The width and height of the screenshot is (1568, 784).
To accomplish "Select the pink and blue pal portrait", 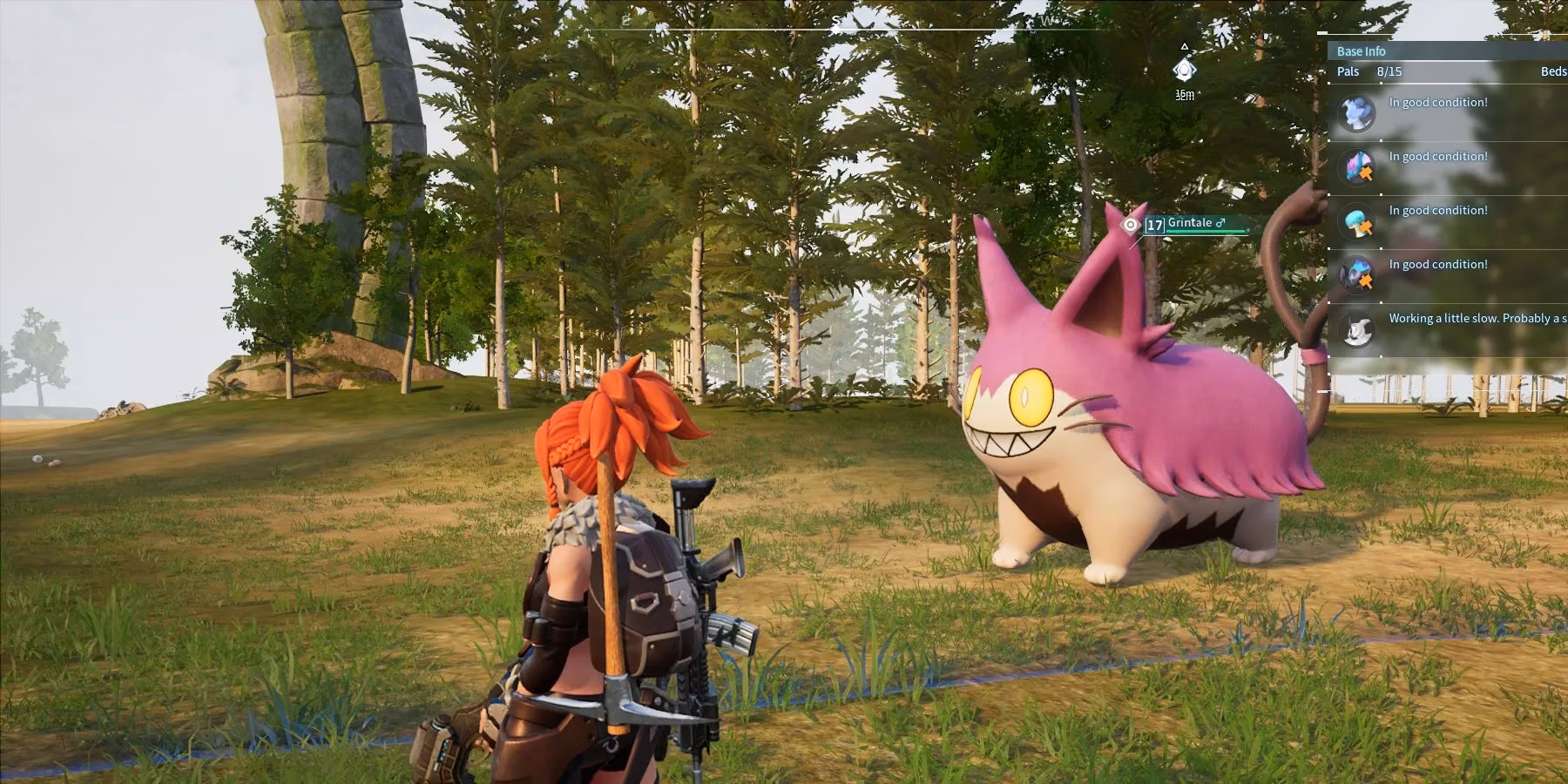I will pos(1356,166).
